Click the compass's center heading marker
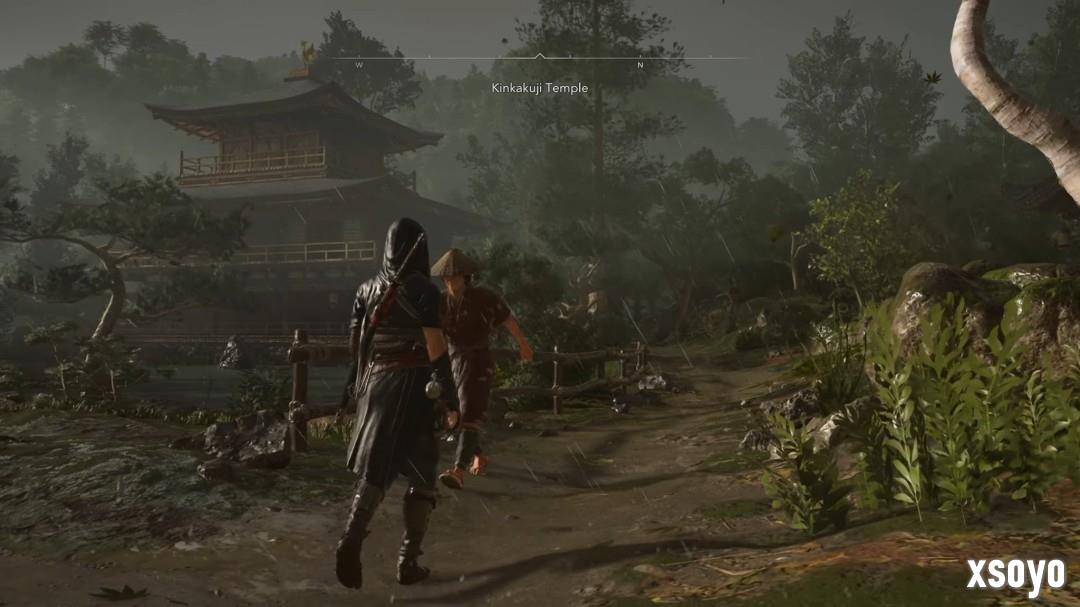This screenshot has width=1080, height=607. [540, 56]
